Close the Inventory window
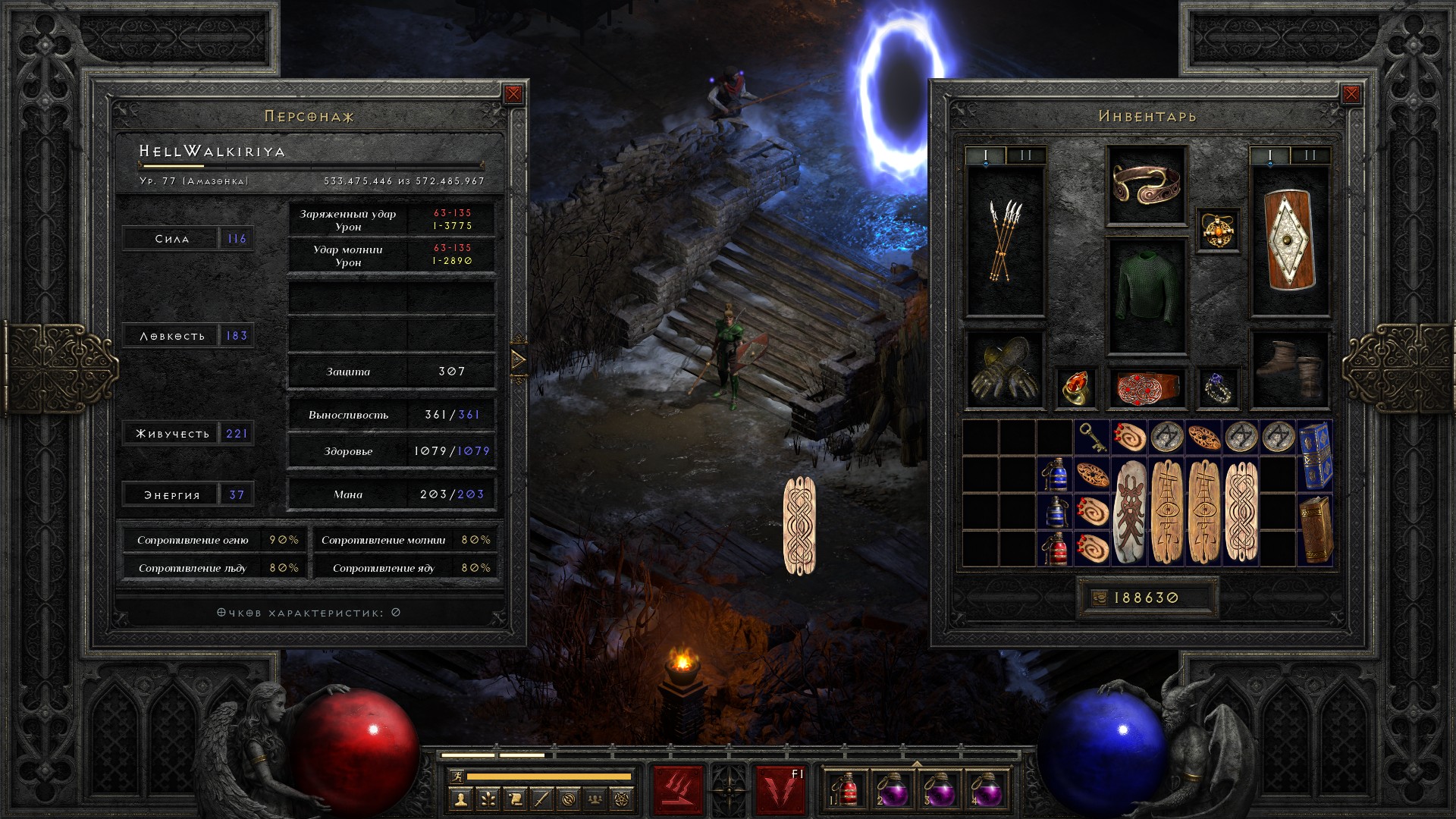1456x819 pixels. (1351, 94)
